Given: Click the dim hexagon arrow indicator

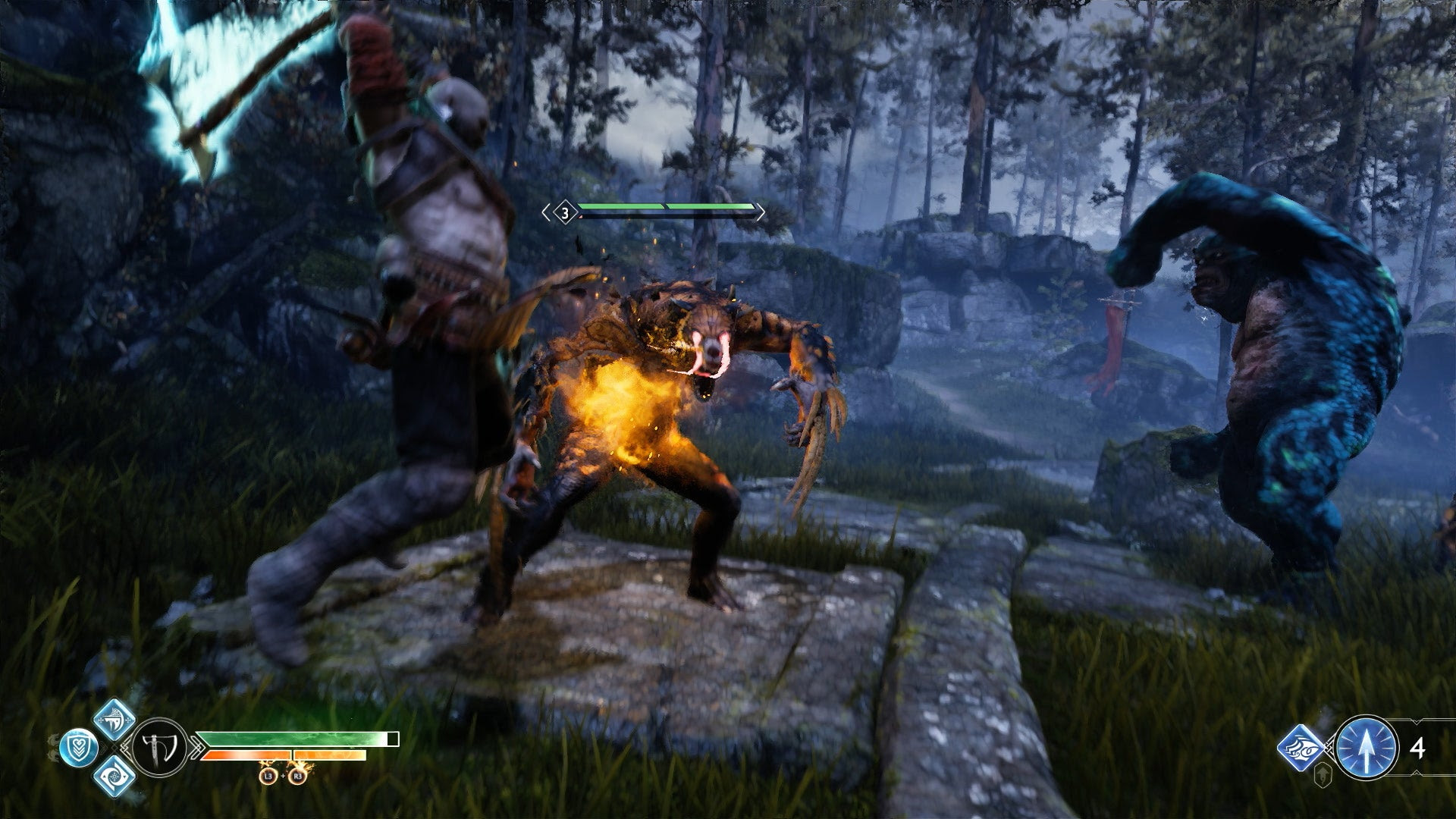Looking at the screenshot, I should (x=1323, y=776).
